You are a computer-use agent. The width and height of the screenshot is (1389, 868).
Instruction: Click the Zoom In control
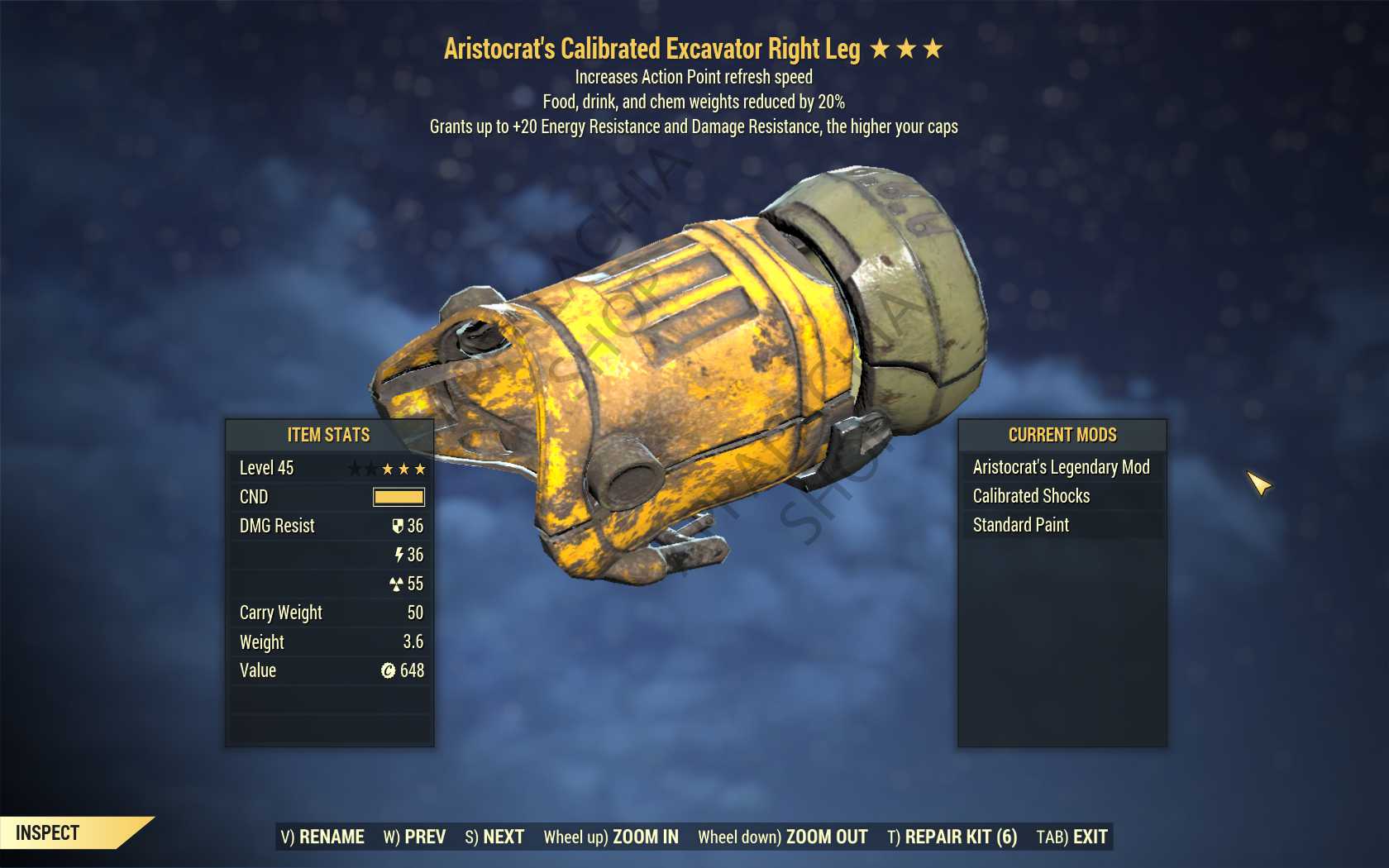[x=611, y=837]
